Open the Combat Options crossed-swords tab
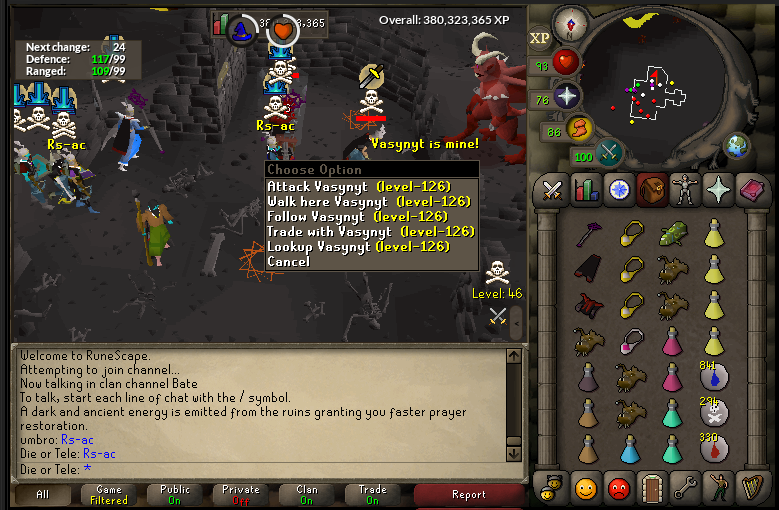Screen dimensions: 779x510 pos(551,189)
